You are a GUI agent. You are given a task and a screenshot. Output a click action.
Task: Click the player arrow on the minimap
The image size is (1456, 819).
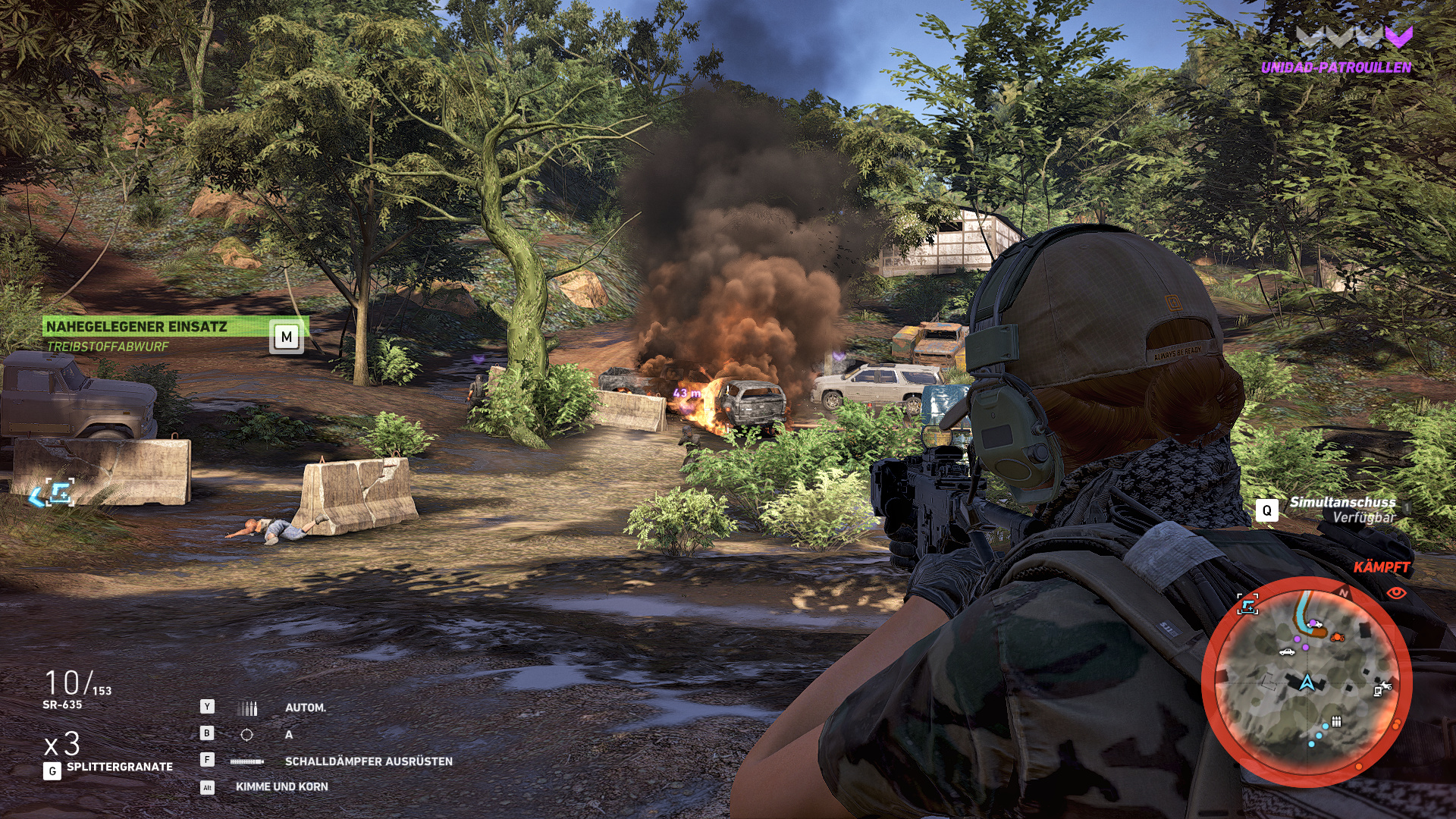click(x=1306, y=682)
